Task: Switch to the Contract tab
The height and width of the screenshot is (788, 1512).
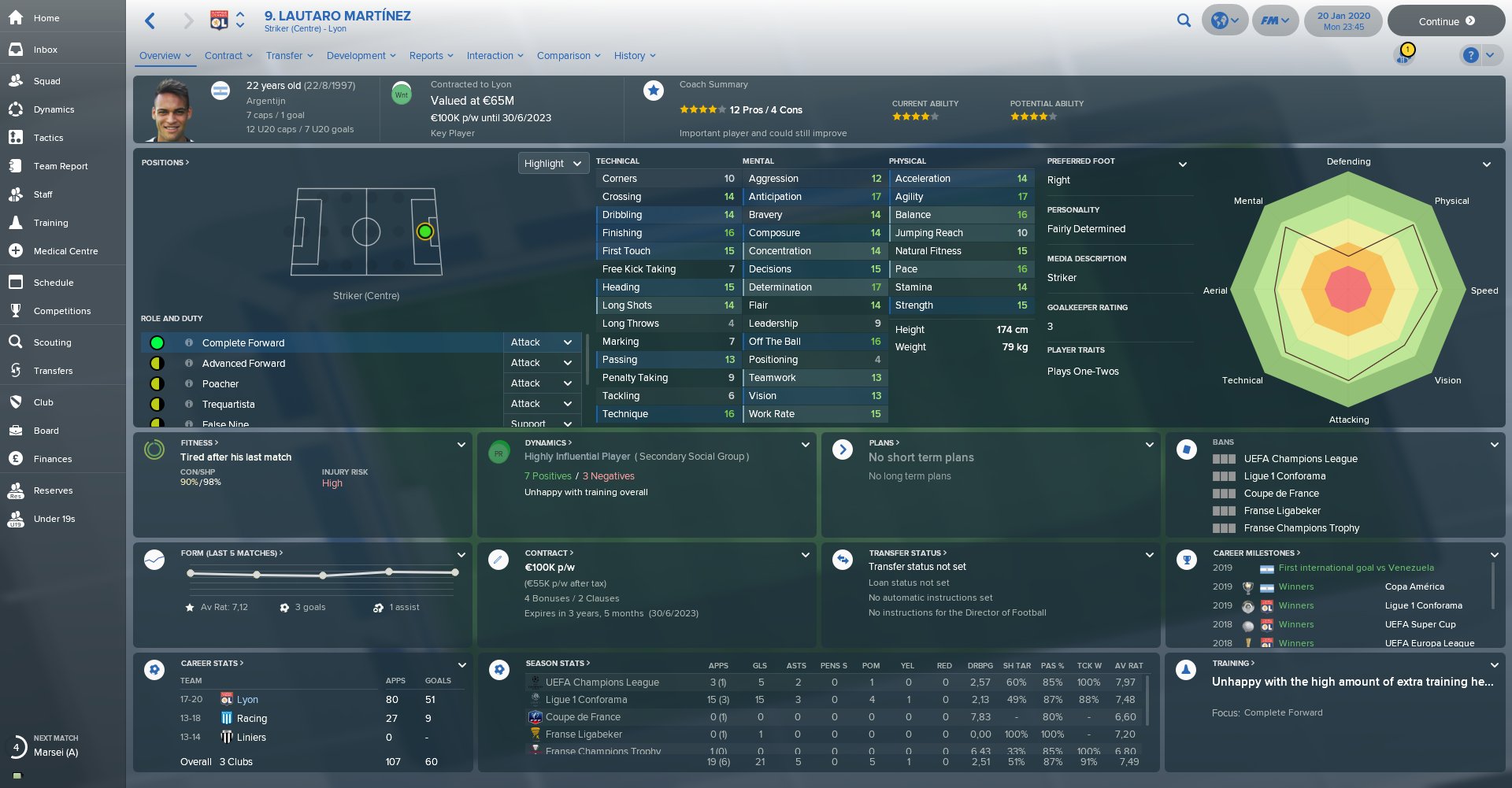Action: [228, 56]
